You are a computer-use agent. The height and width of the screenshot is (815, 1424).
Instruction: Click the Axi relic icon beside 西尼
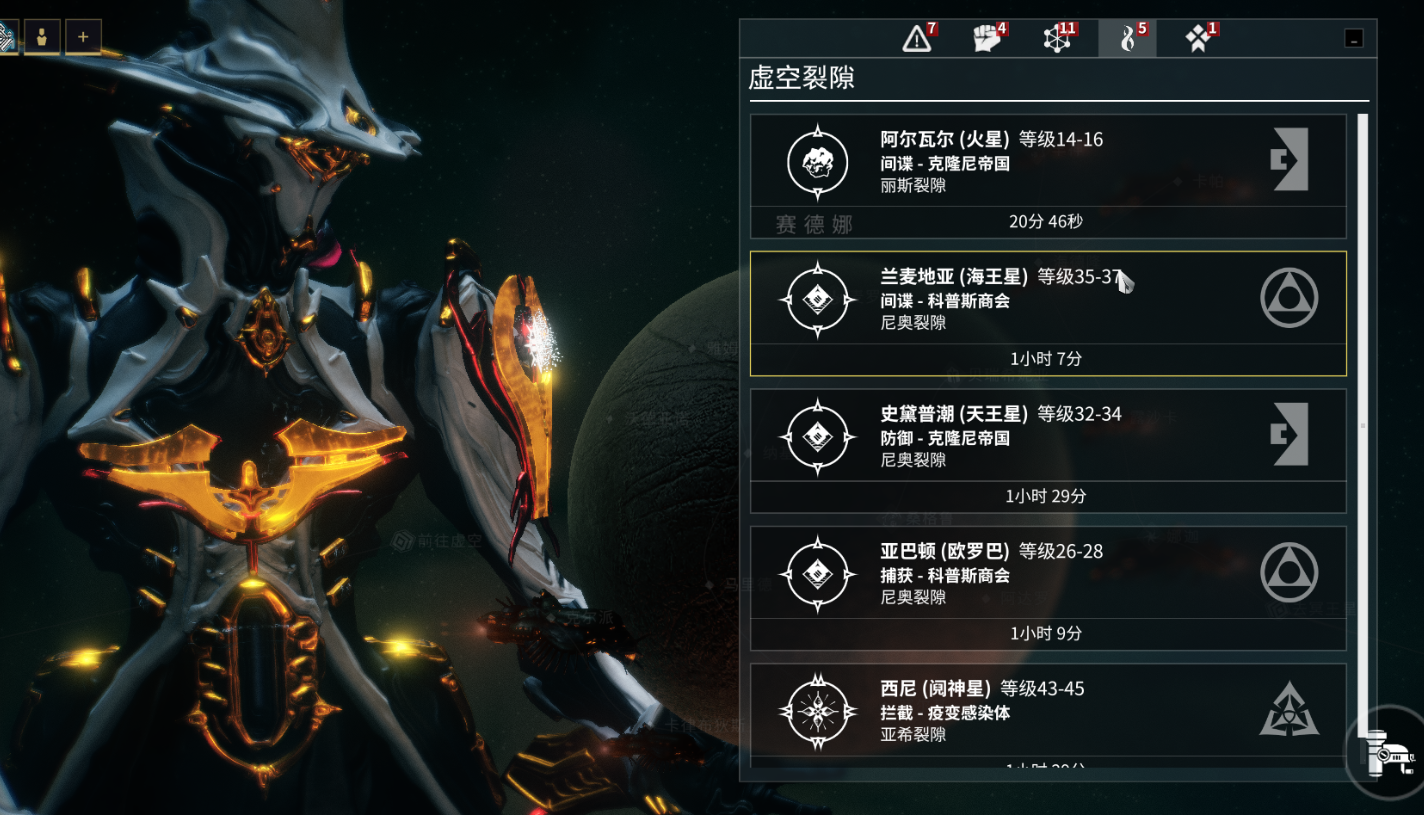(817, 712)
